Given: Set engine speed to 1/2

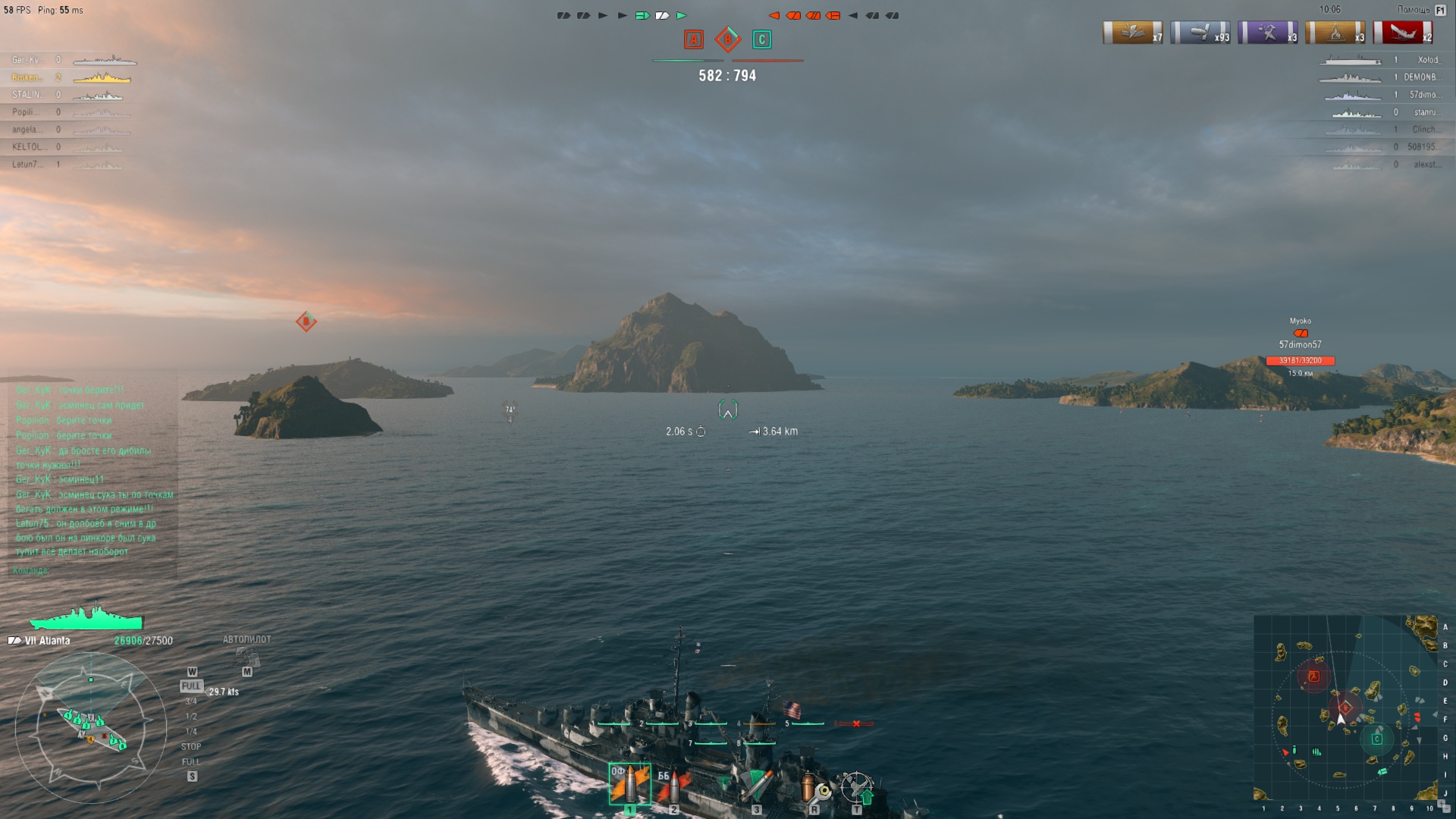Looking at the screenshot, I should [x=191, y=717].
